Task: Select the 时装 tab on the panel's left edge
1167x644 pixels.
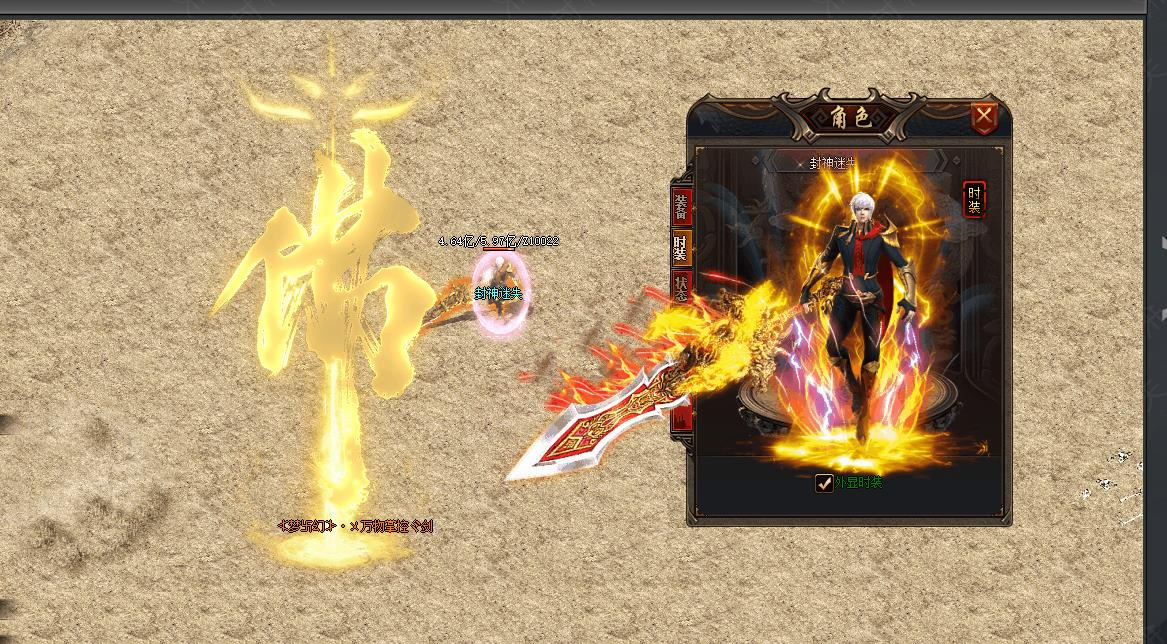Action: click(x=681, y=247)
